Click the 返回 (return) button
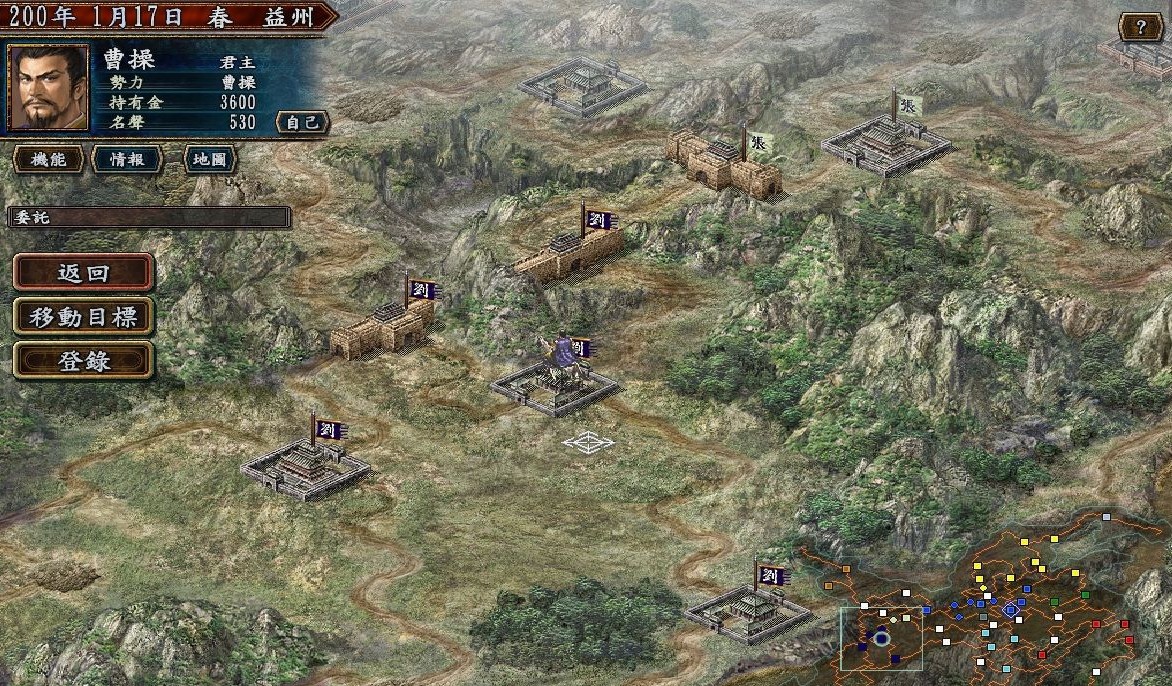Image resolution: width=1172 pixels, height=686 pixels. (x=84, y=273)
